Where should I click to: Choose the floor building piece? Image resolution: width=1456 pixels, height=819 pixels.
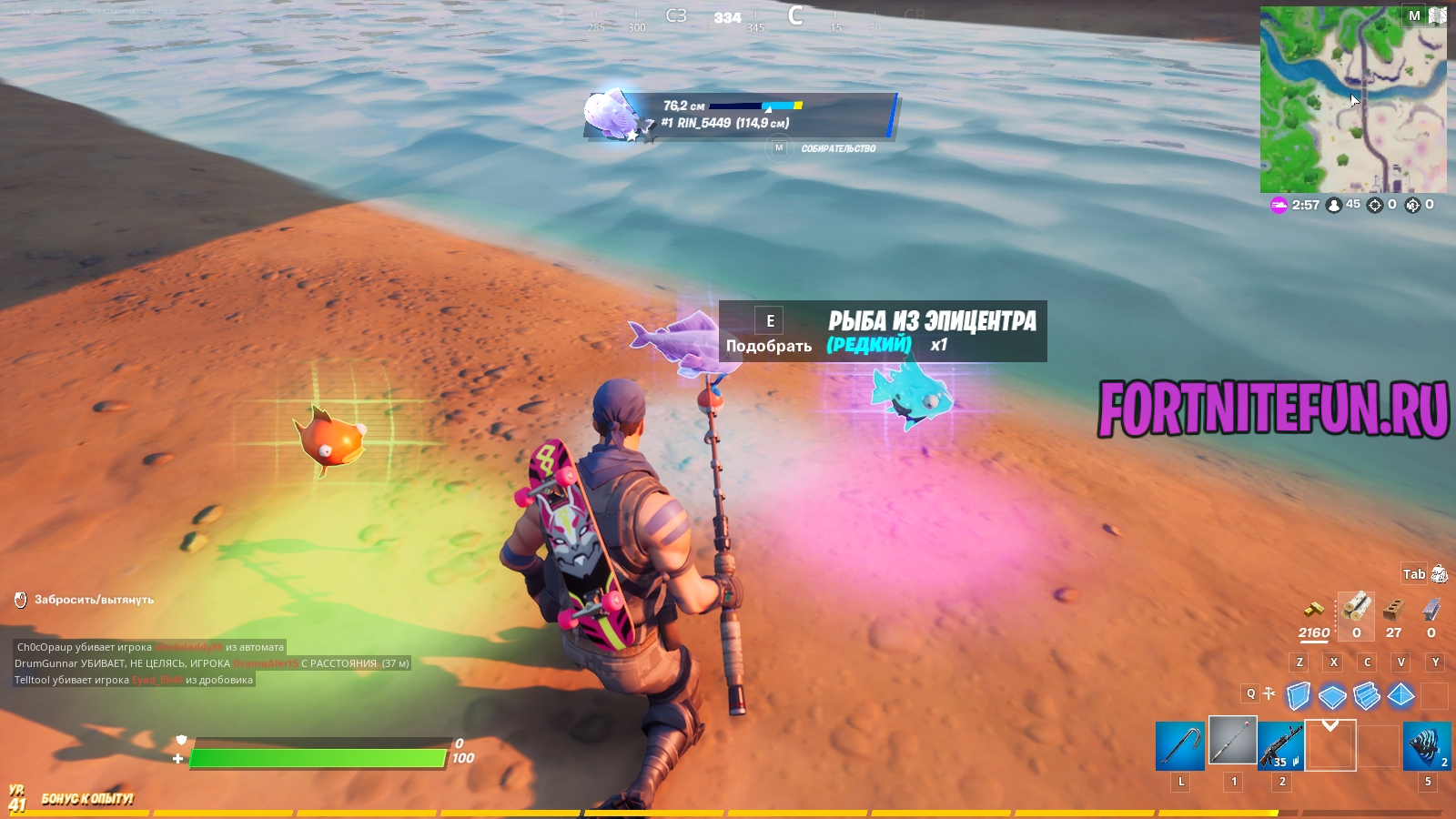(1332, 697)
